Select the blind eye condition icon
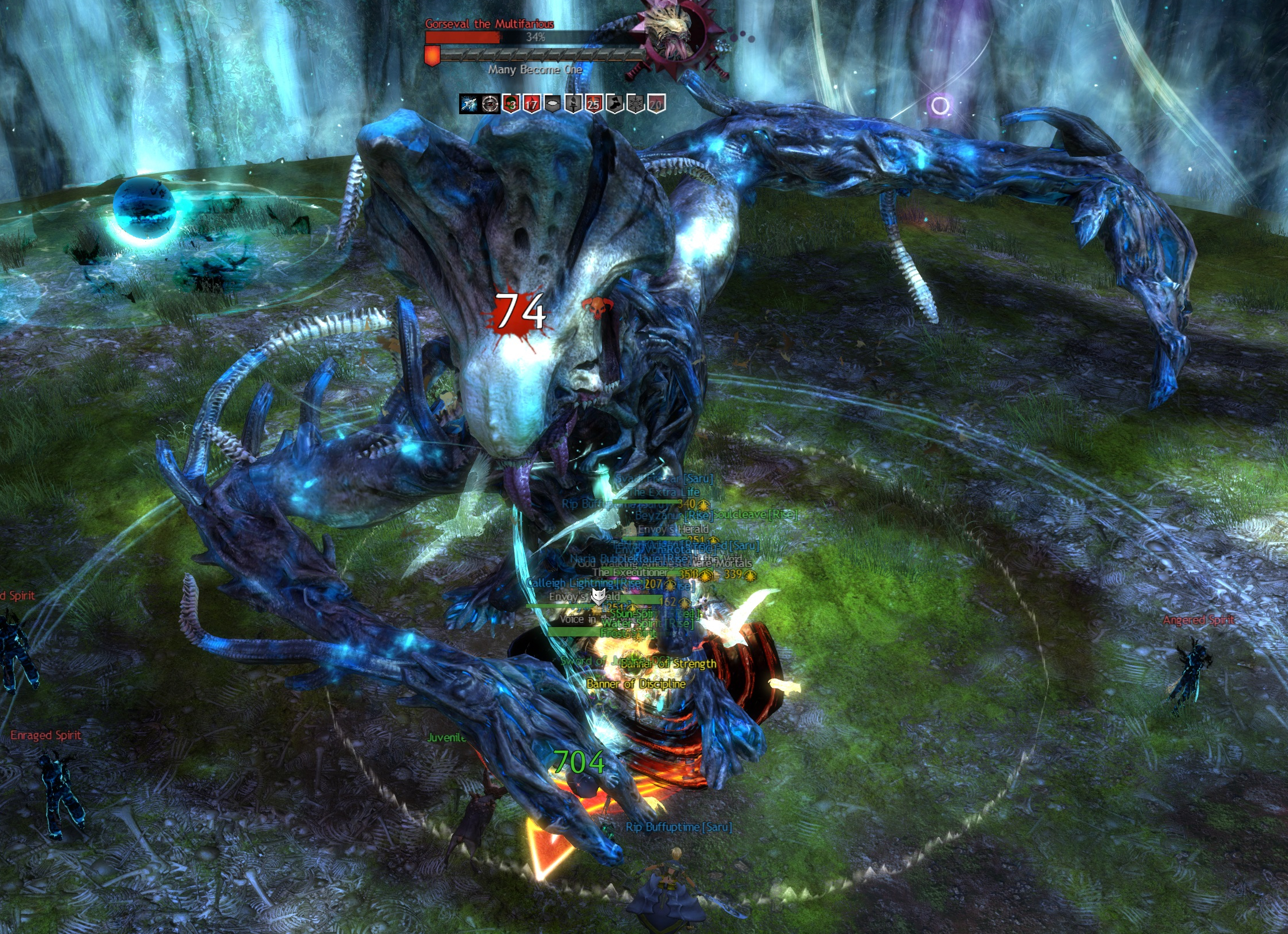The width and height of the screenshot is (1288, 934). (x=552, y=104)
